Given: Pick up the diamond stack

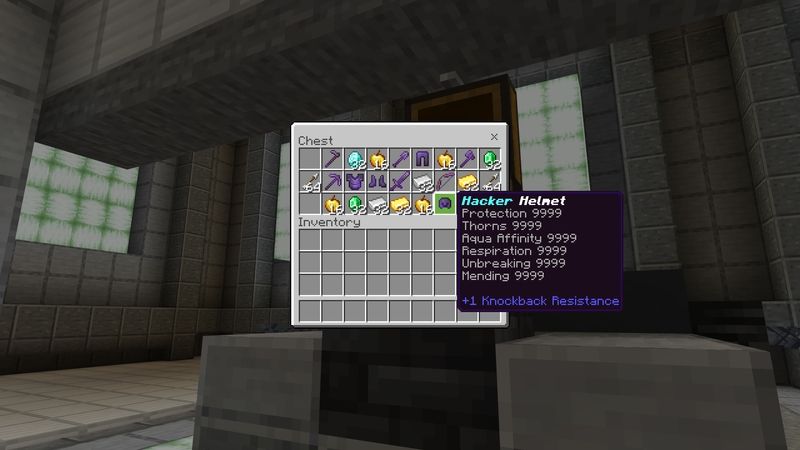Looking at the screenshot, I should 355,159.
